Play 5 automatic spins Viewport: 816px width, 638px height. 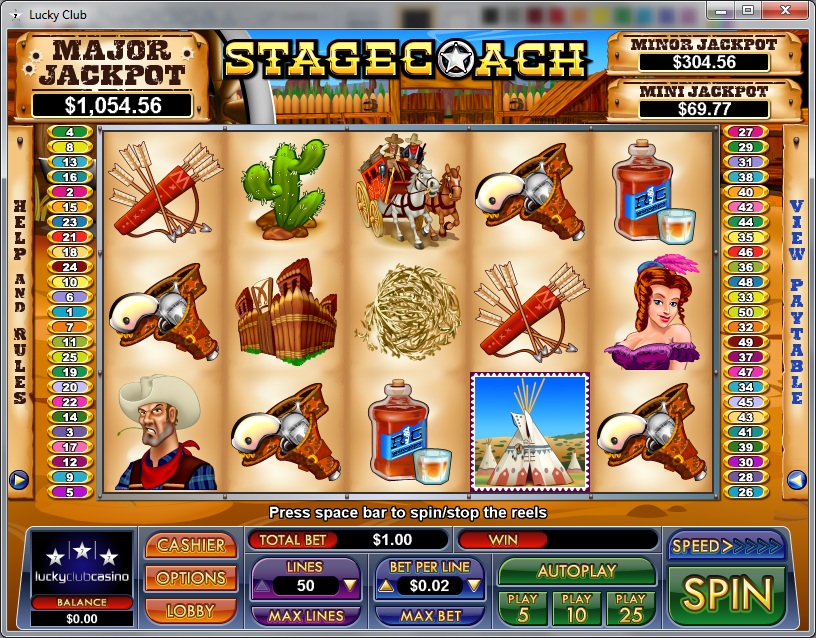click(x=522, y=607)
